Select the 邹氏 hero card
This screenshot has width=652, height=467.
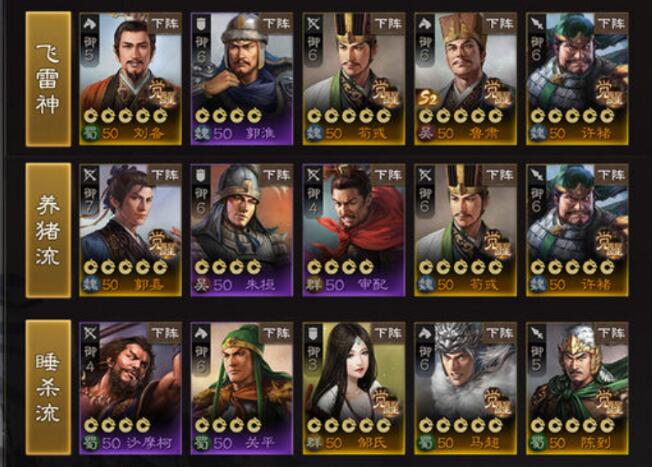(352, 388)
